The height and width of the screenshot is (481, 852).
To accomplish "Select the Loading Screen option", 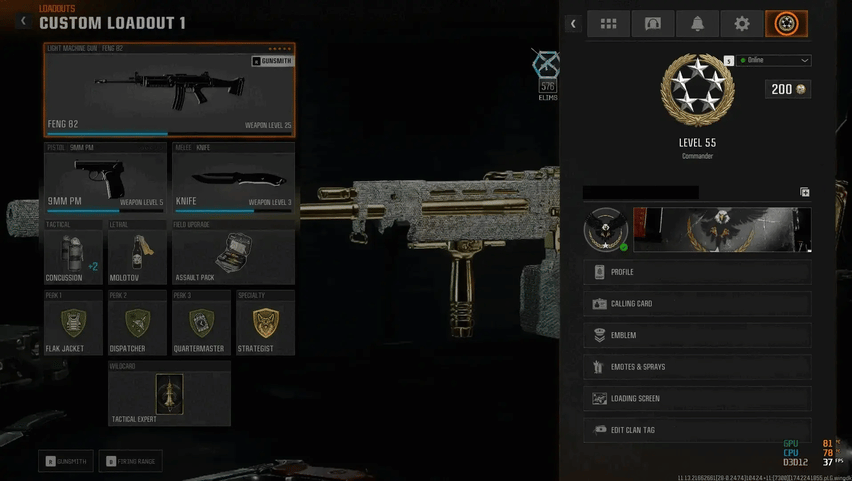I will coord(697,398).
